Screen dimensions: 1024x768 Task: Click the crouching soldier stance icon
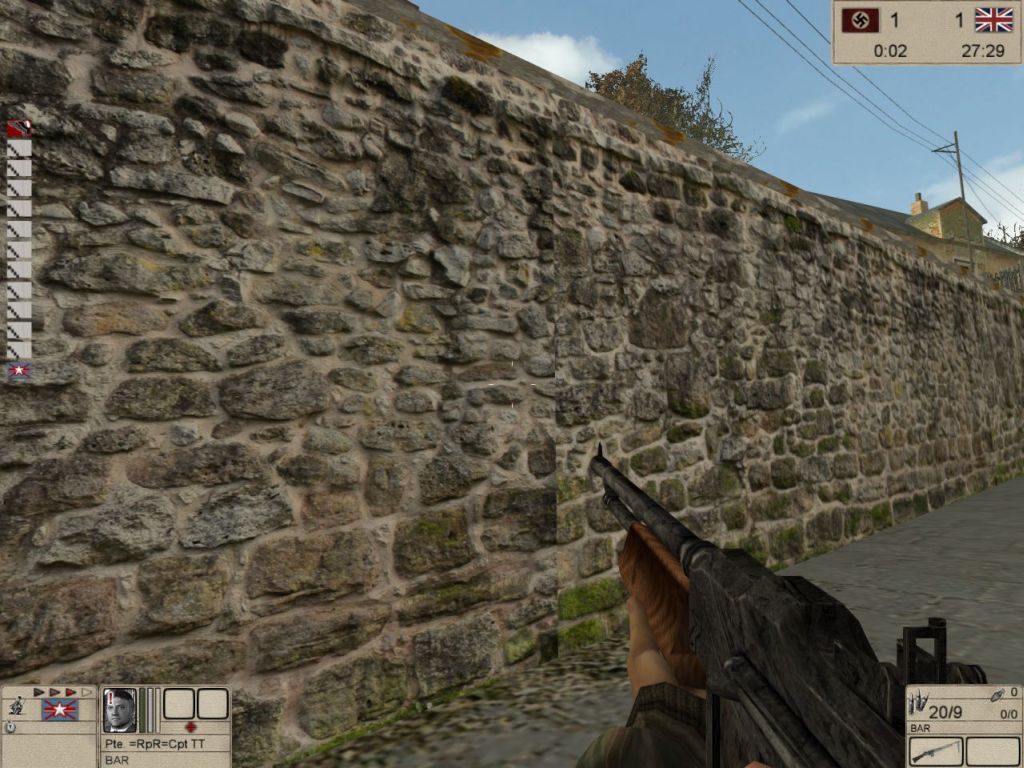tap(16, 706)
